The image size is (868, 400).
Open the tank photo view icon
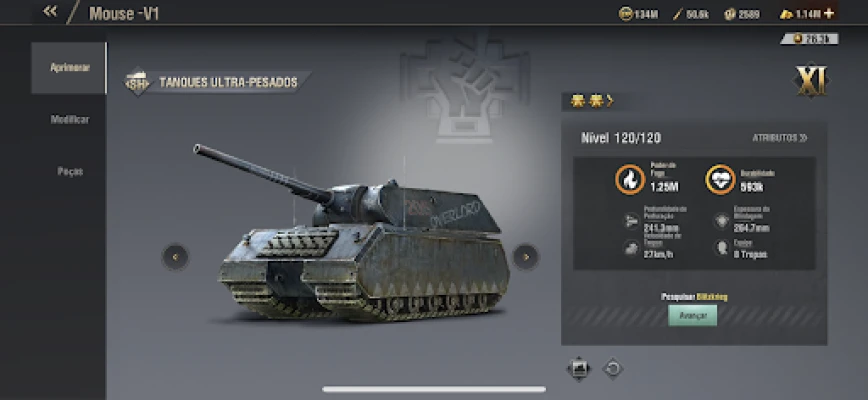pos(579,369)
